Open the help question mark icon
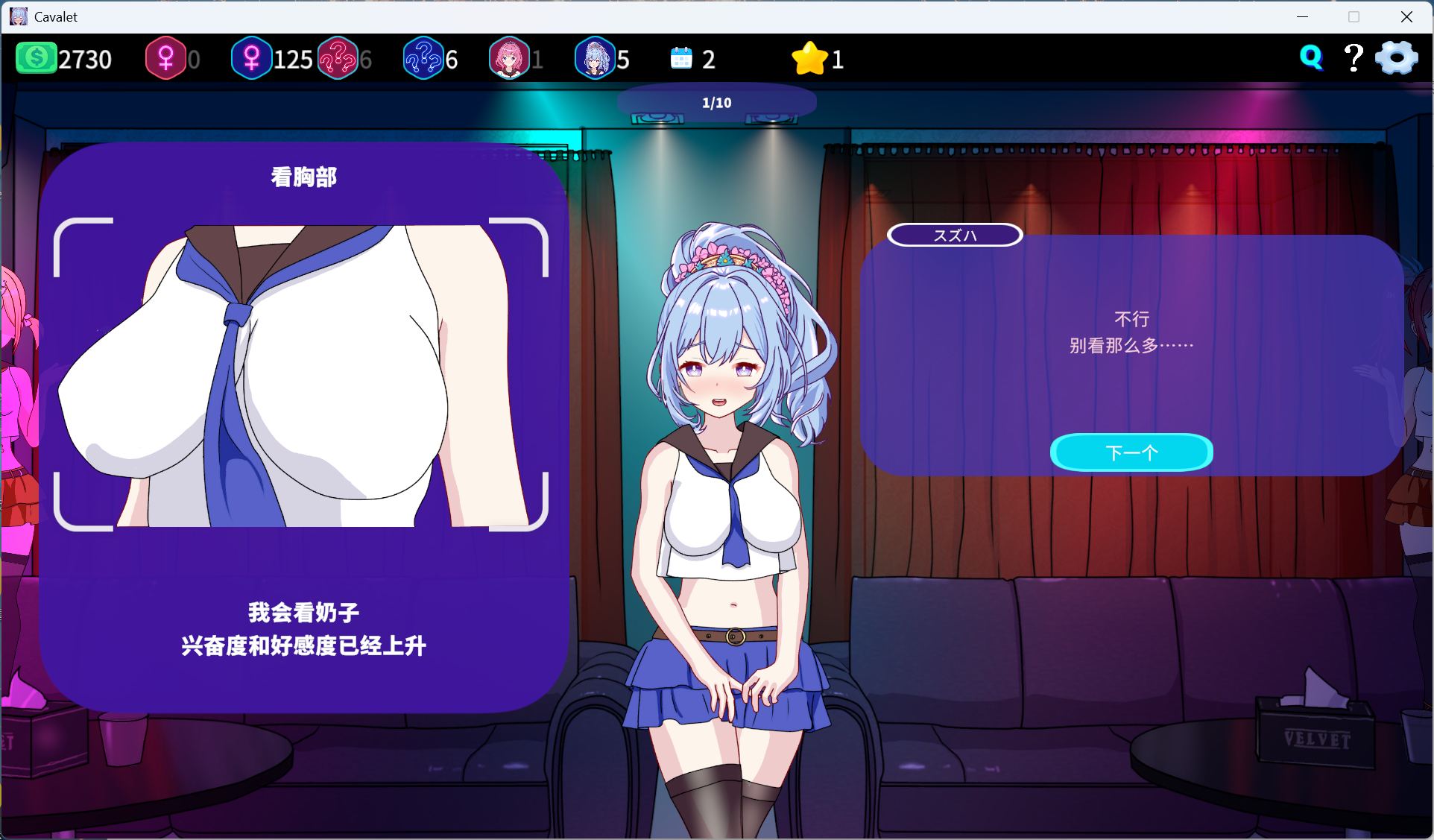Viewport: 1434px width, 840px height. [1353, 57]
